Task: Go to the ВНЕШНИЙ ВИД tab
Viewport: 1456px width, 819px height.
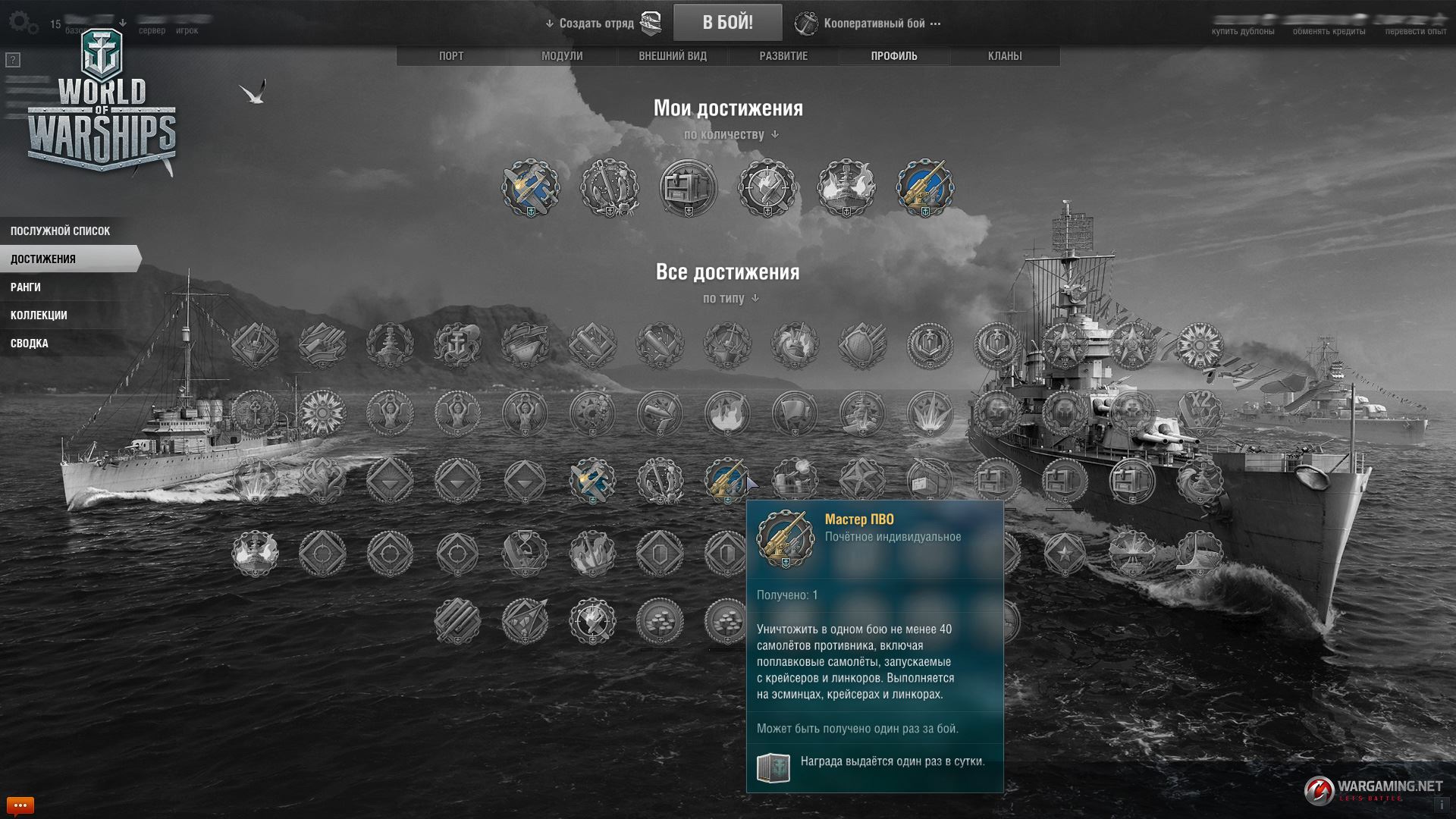Action: (x=673, y=56)
